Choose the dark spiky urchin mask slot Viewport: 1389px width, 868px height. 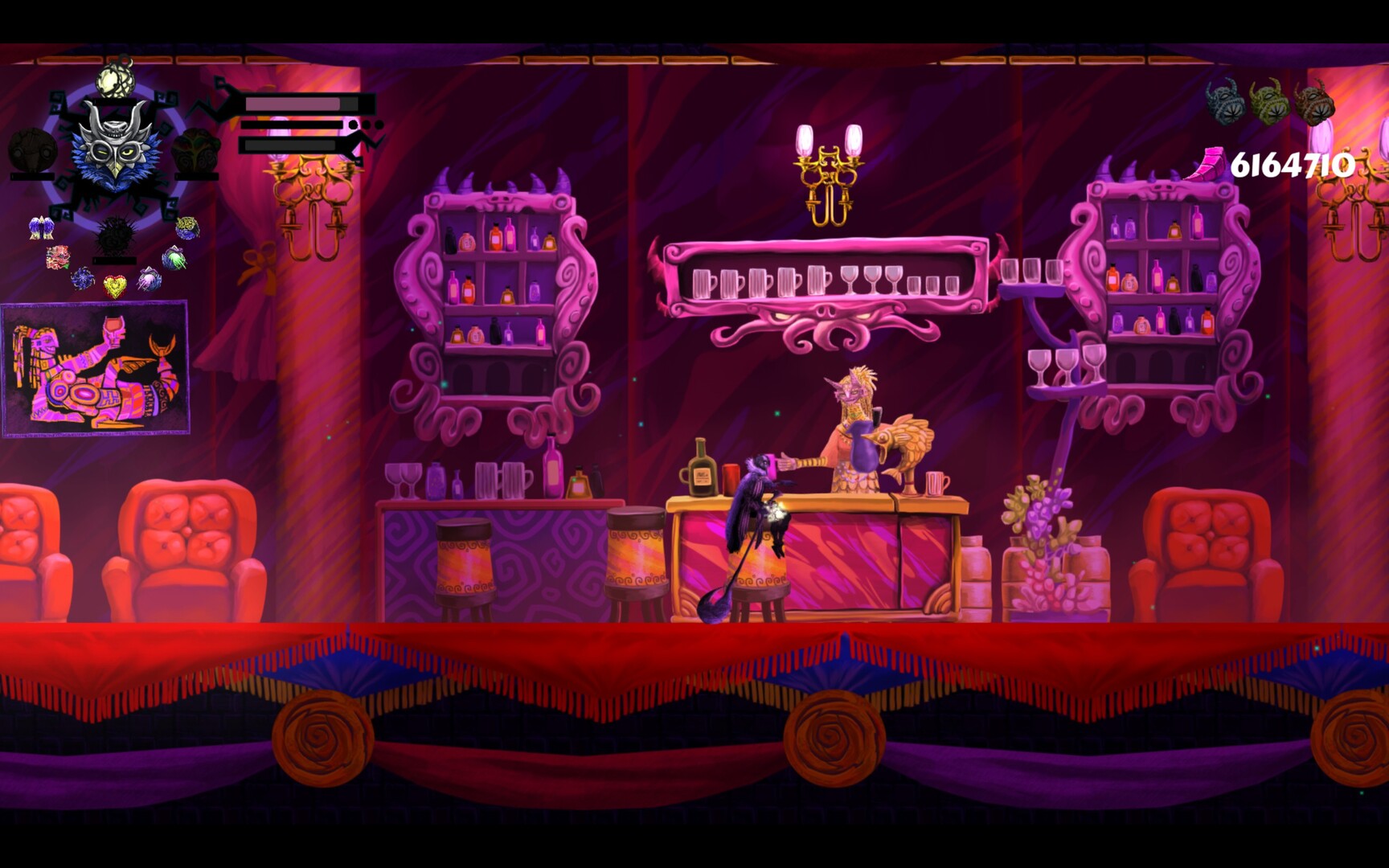point(115,235)
